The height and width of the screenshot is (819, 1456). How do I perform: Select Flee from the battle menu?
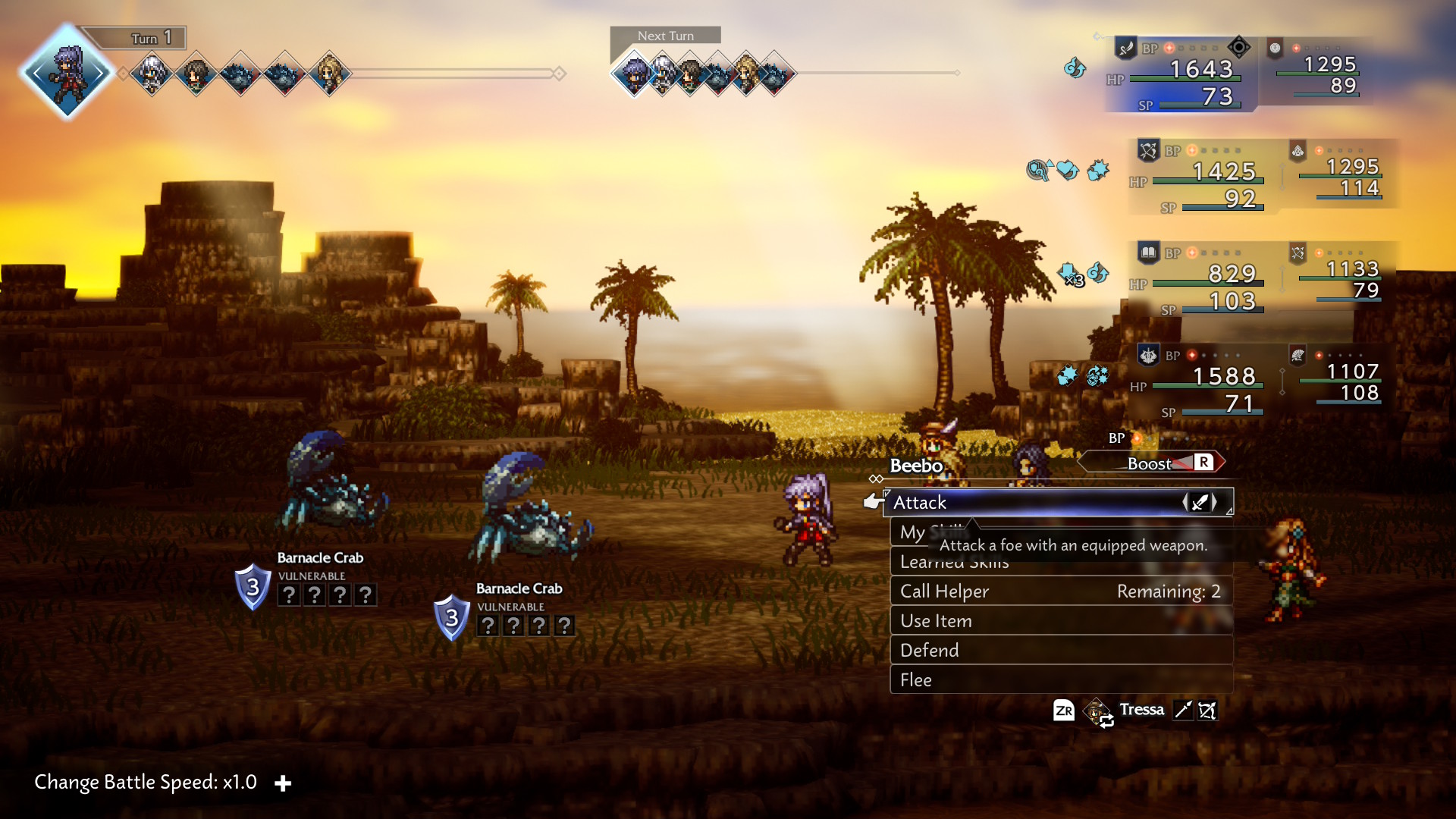[x=917, y=680]
